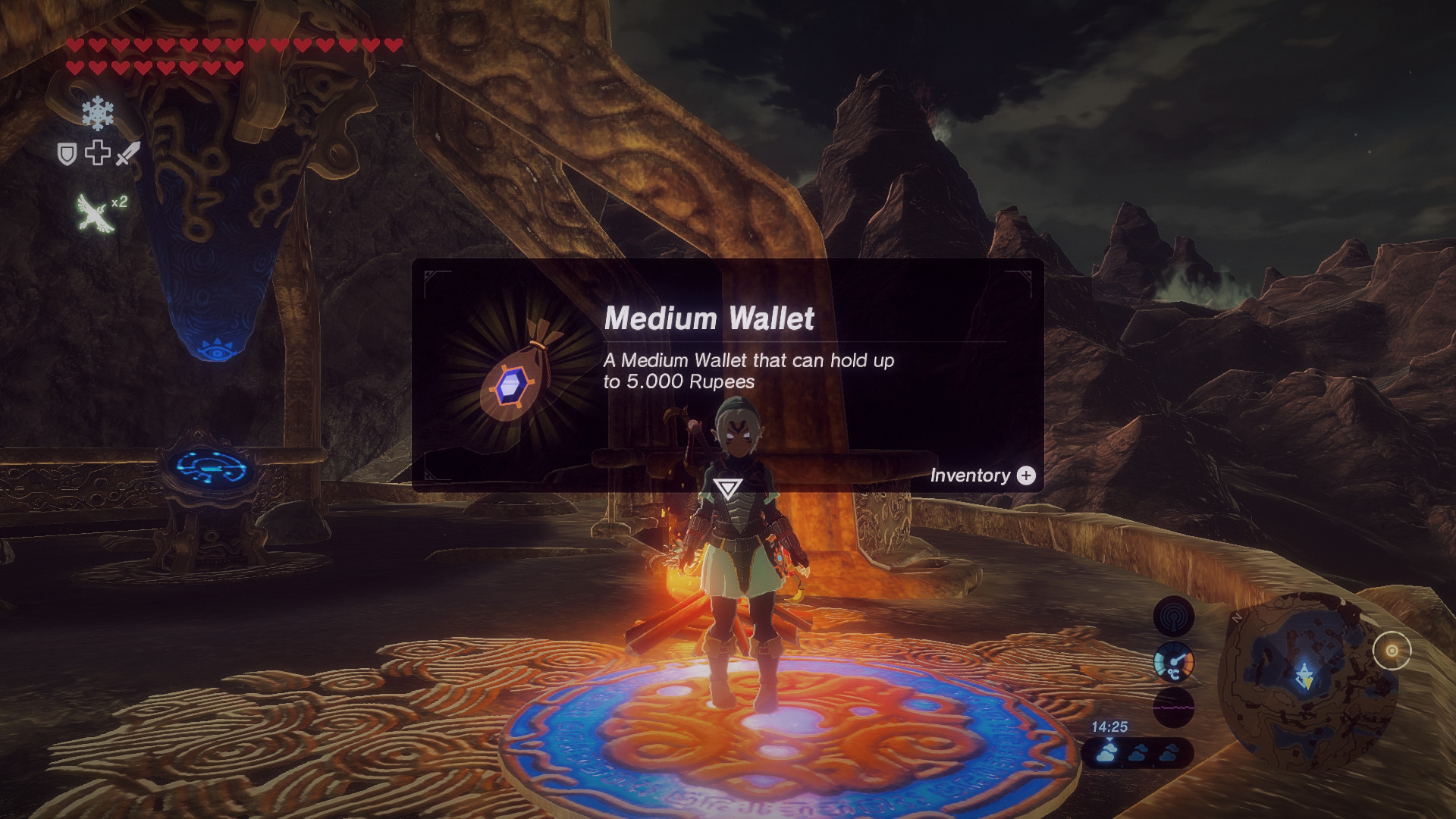Click the noise level meter icon

[1173, 706]
